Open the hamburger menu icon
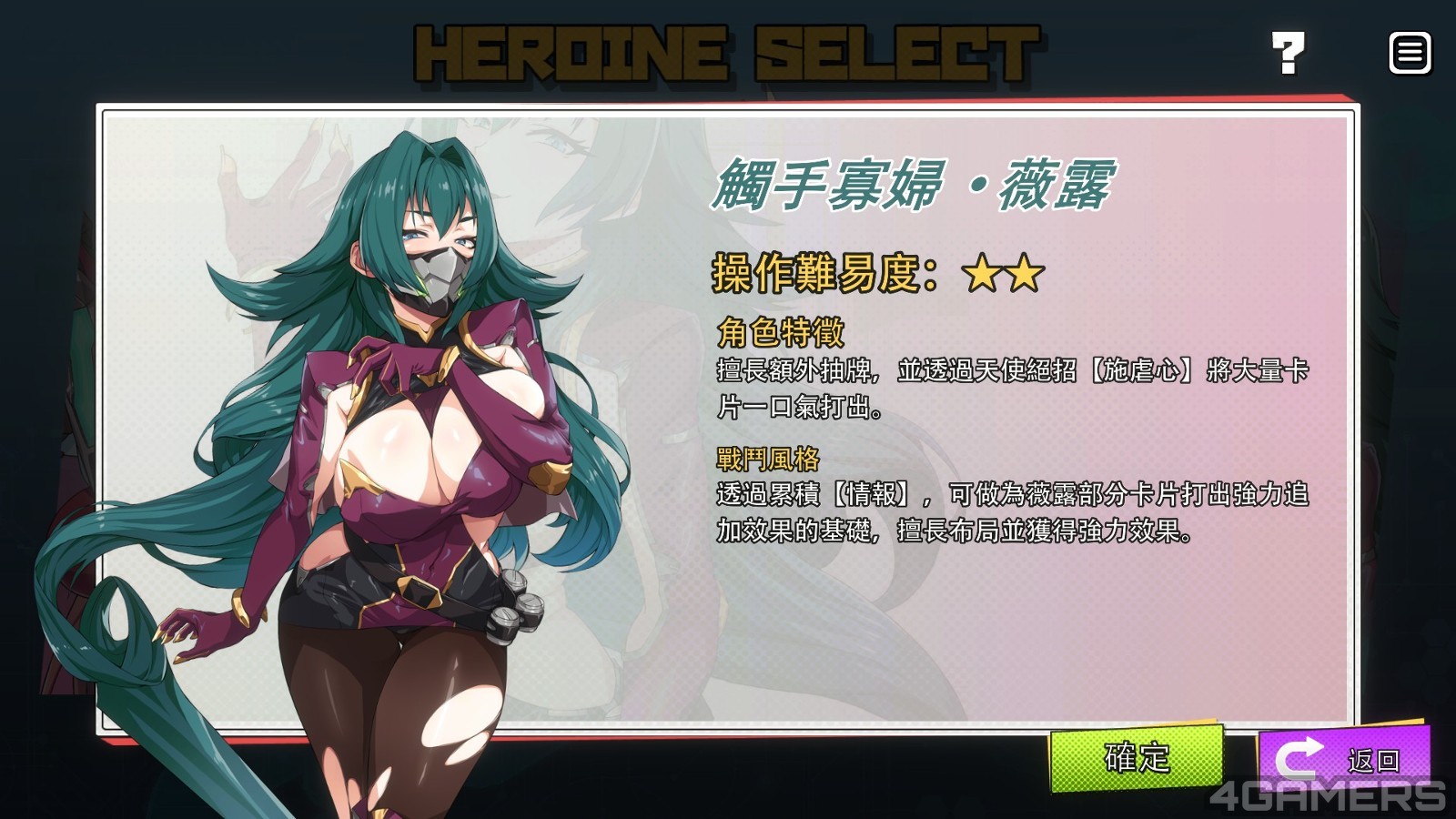The height and width of the screenshot is (819, 1456). [1410, 53]
